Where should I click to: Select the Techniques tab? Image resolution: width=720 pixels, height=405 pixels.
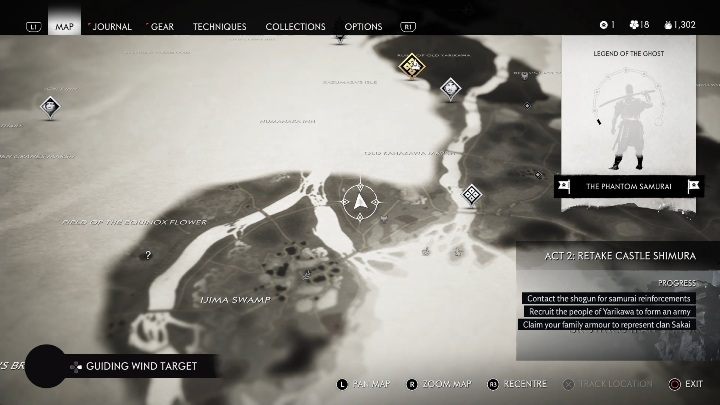(219, 26)
